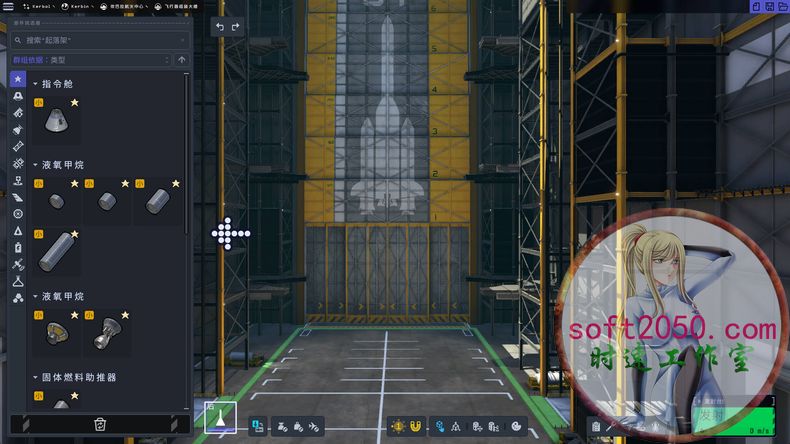Toggle the magnet snap tool
This screenshot has height=444, width=790.
[416, 426]
